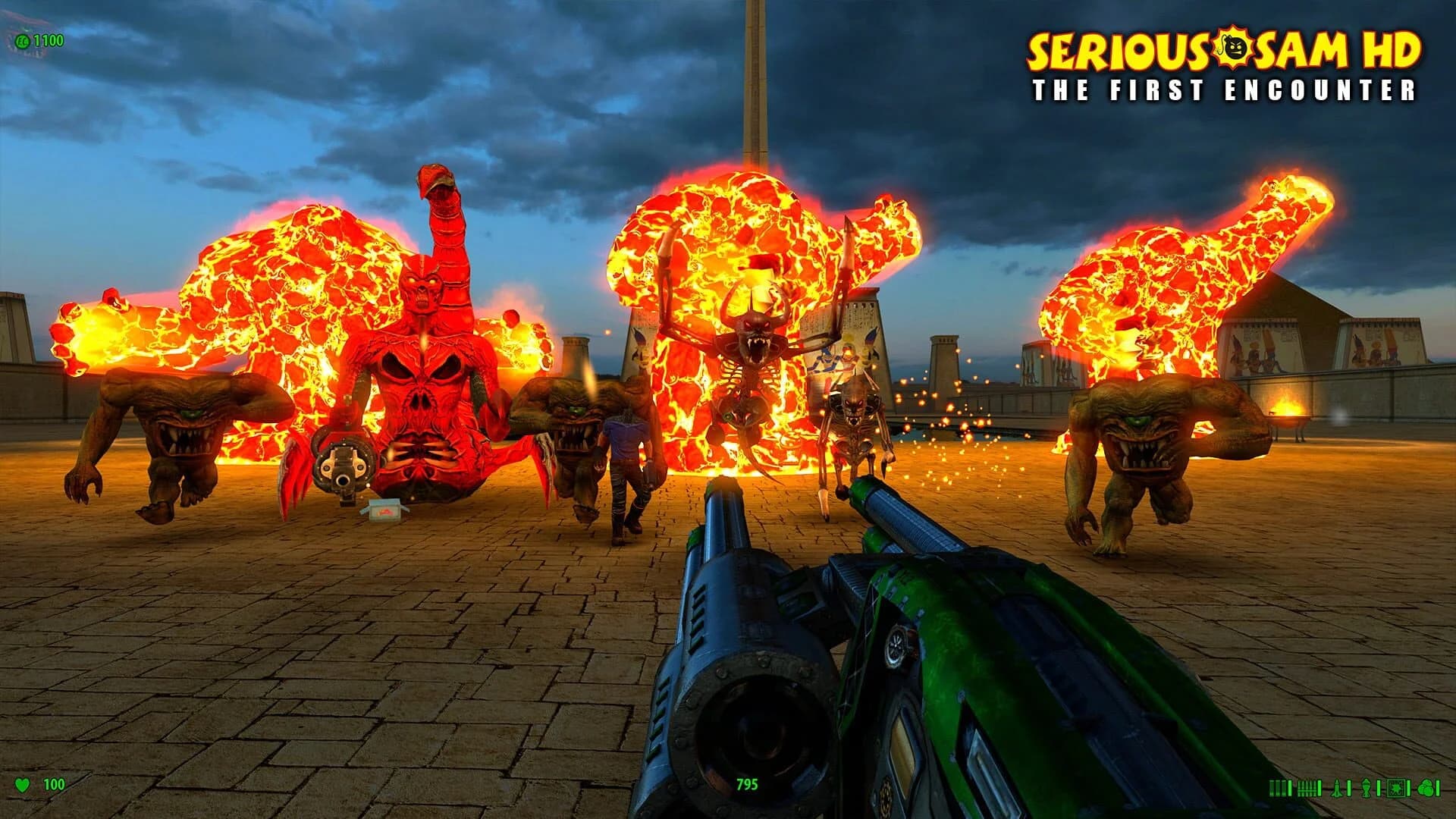
Task: Click the health value reading 100
Action: (x=53, y=784)
